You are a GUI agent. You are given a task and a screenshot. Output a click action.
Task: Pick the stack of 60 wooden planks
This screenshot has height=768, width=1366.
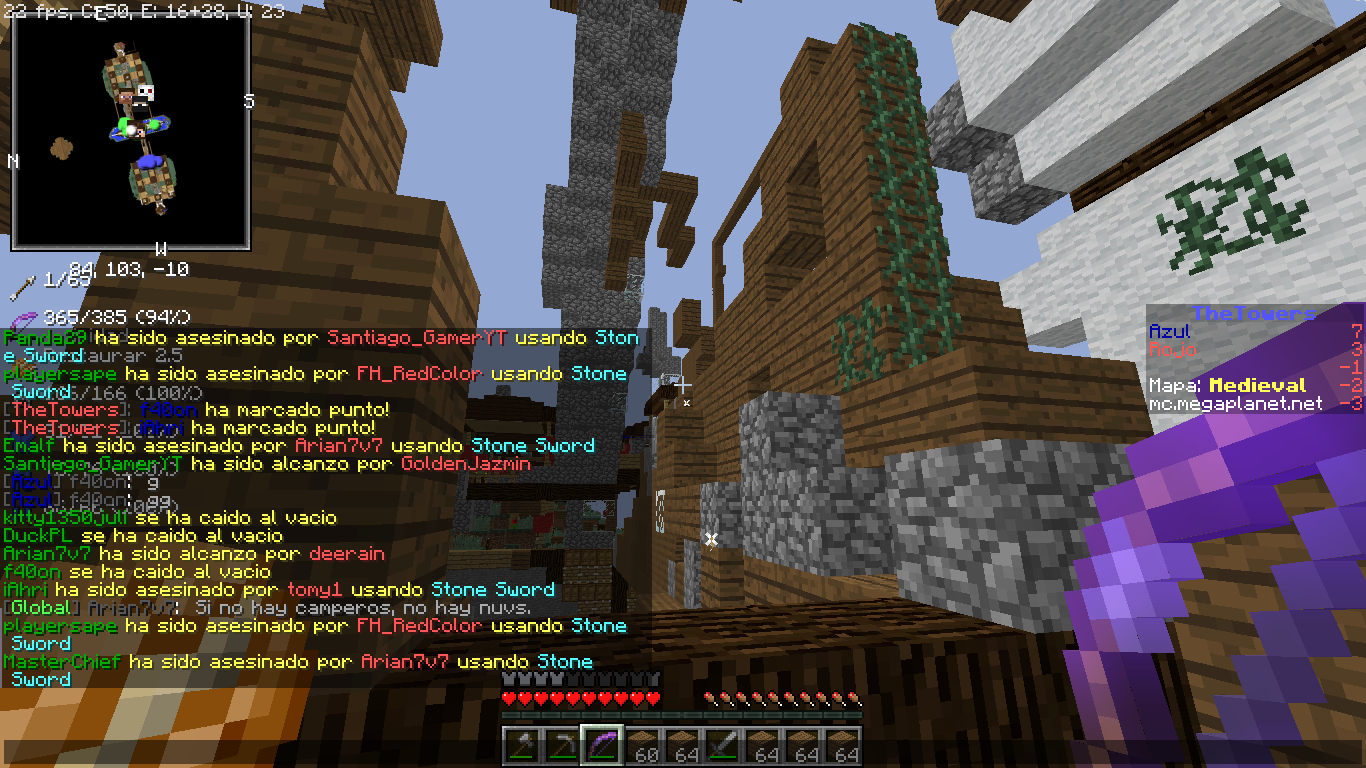642,746
